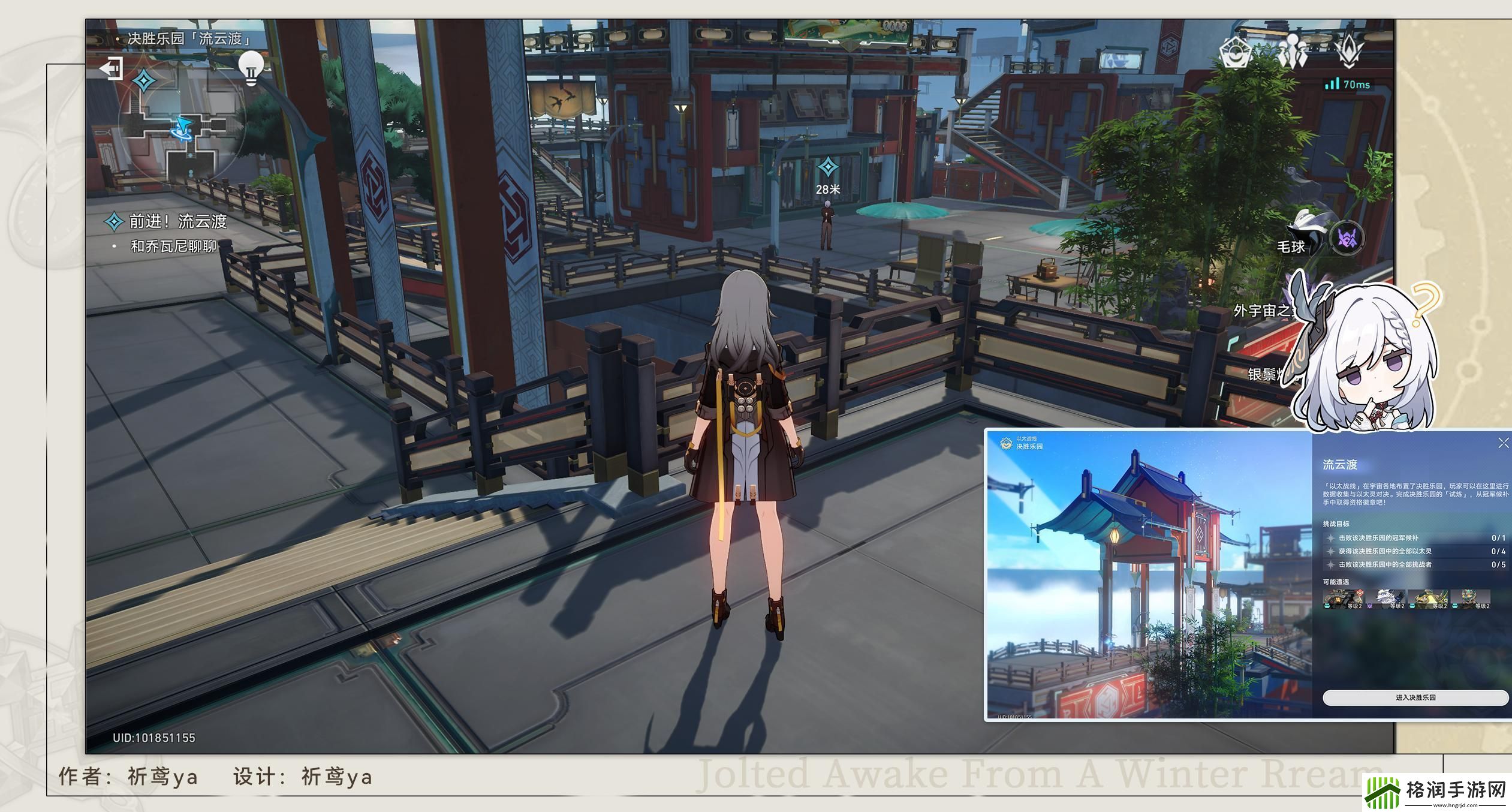The image size is (1512, 812).
Task: Click the 进入决胜乐园 button
Action: click(1415, 697)
